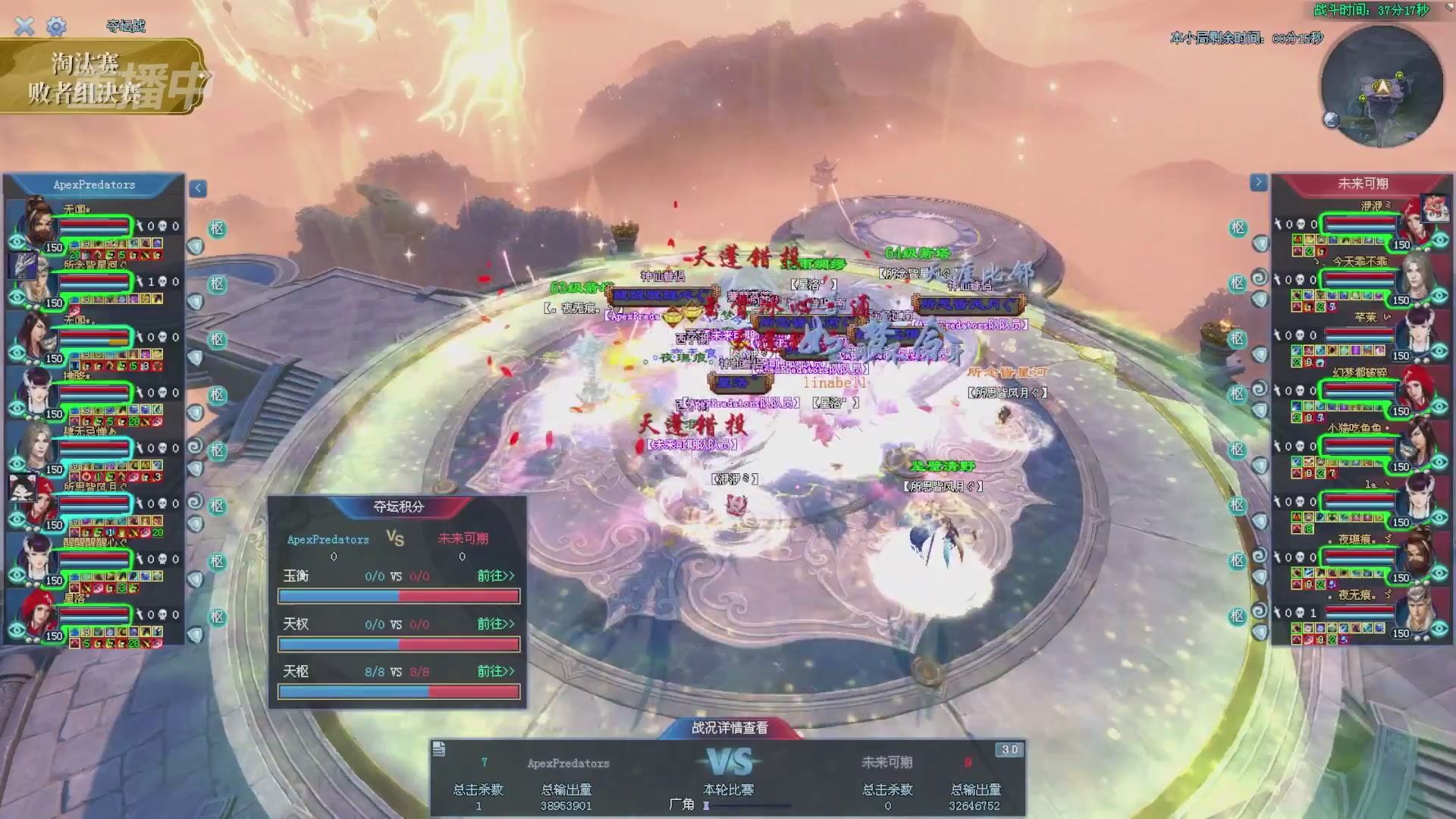Close the spectator view with the X
This screenshot has height=819, width=1456.
pos(24,27)
